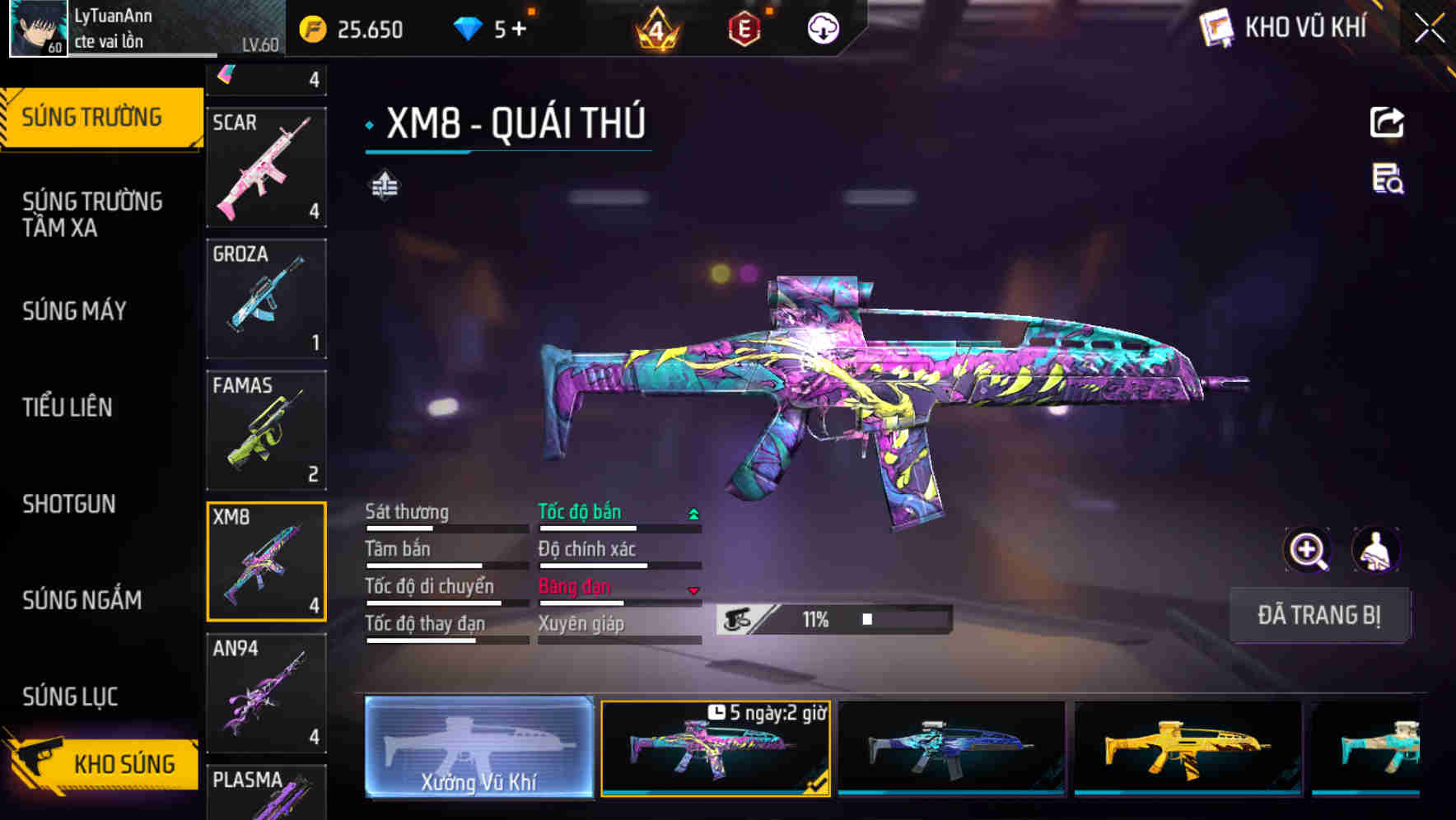
Task: Choose the Súng Lục category
Action: pos(71,697)
